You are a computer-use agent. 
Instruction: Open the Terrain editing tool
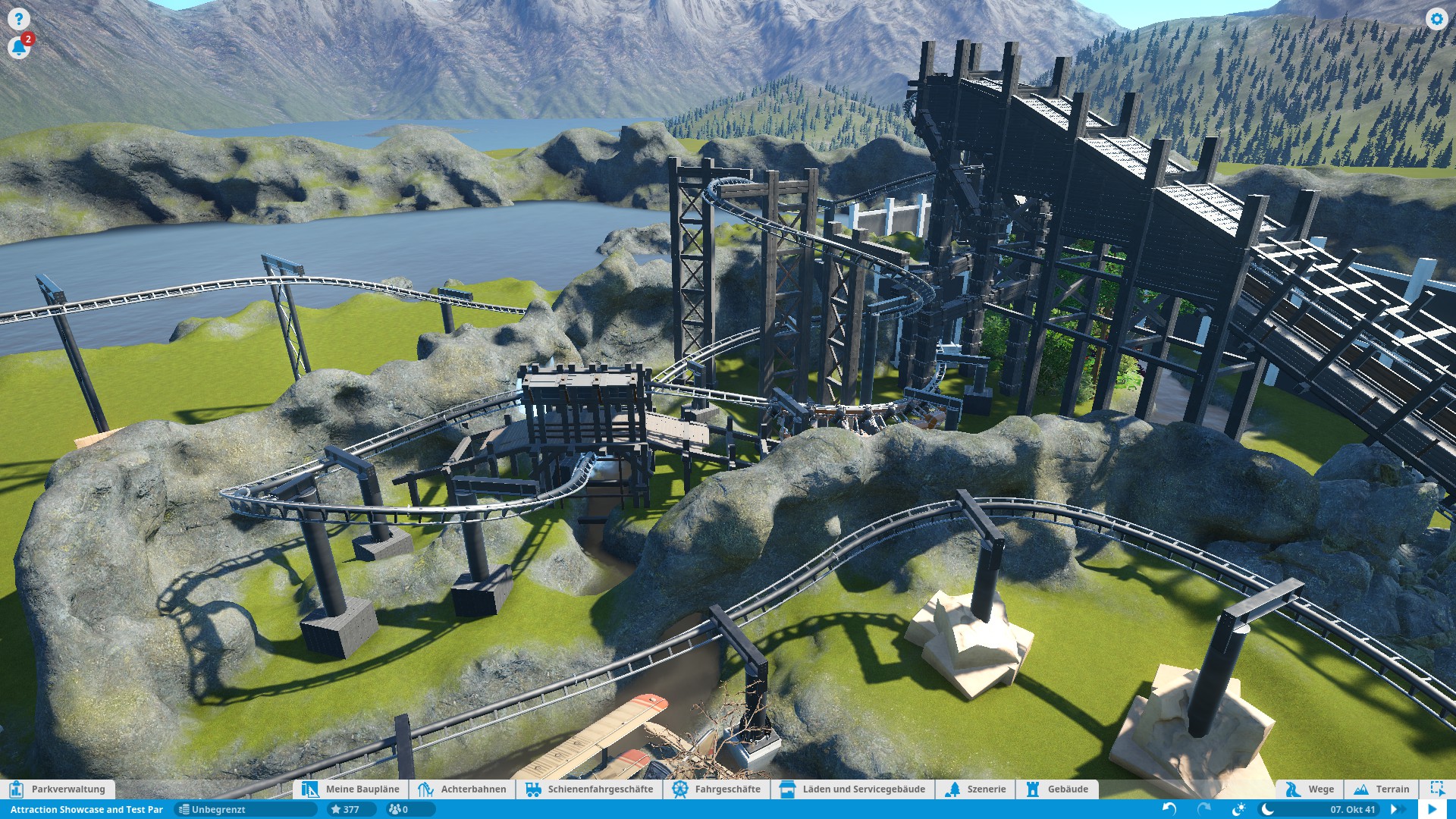click(1382, 789)
